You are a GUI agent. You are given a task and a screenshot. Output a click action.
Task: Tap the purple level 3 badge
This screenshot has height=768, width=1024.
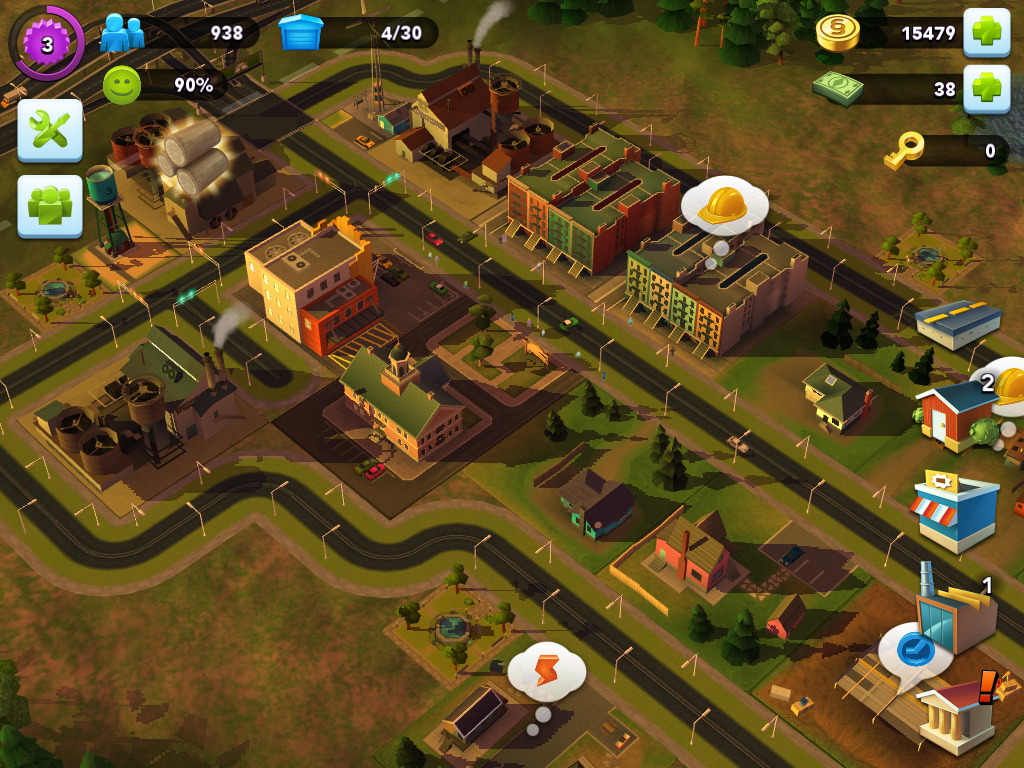pyautogui.click(x=46, y=44)
